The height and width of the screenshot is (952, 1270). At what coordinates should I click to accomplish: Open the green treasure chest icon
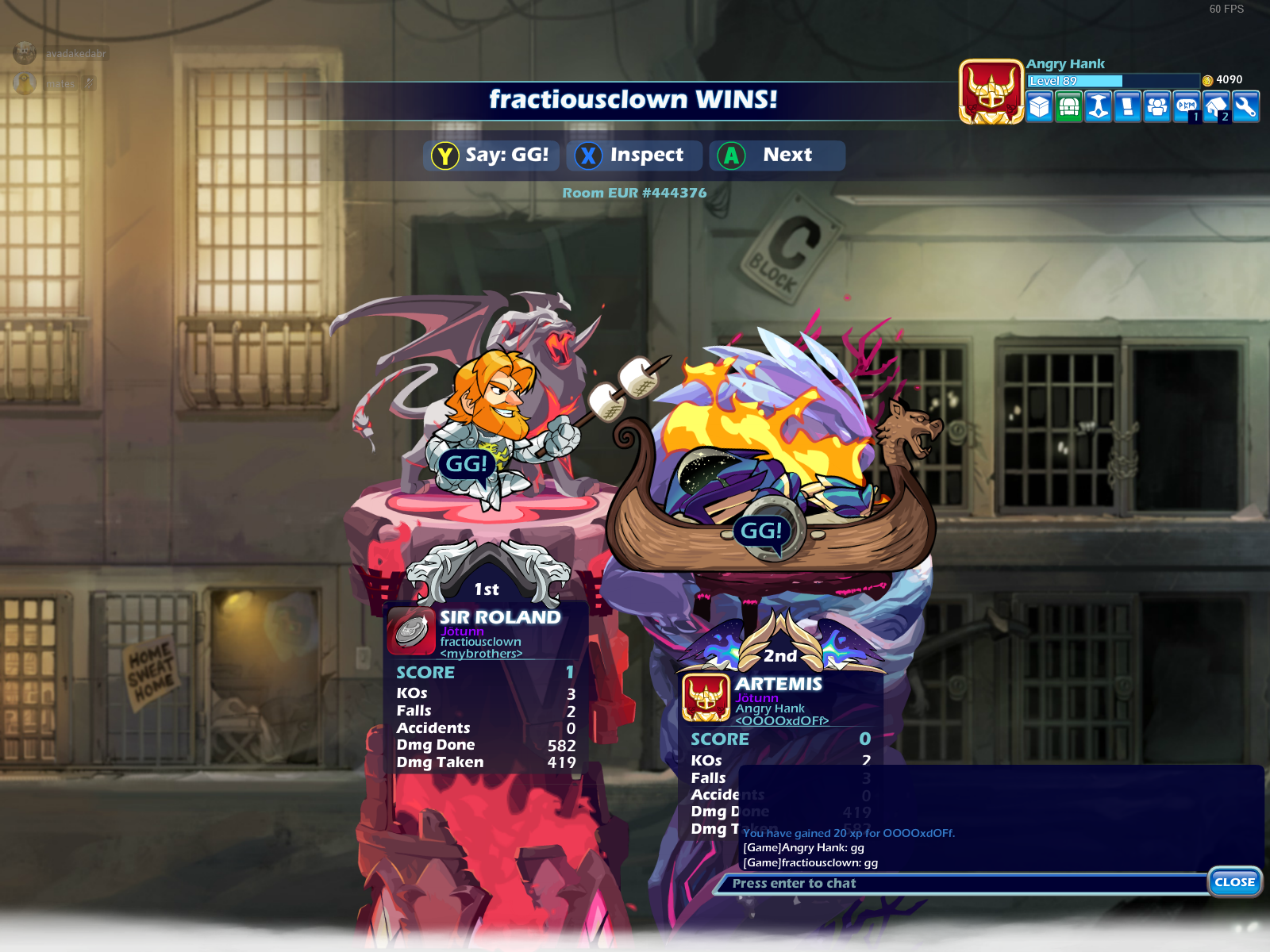coord(1069,106)
